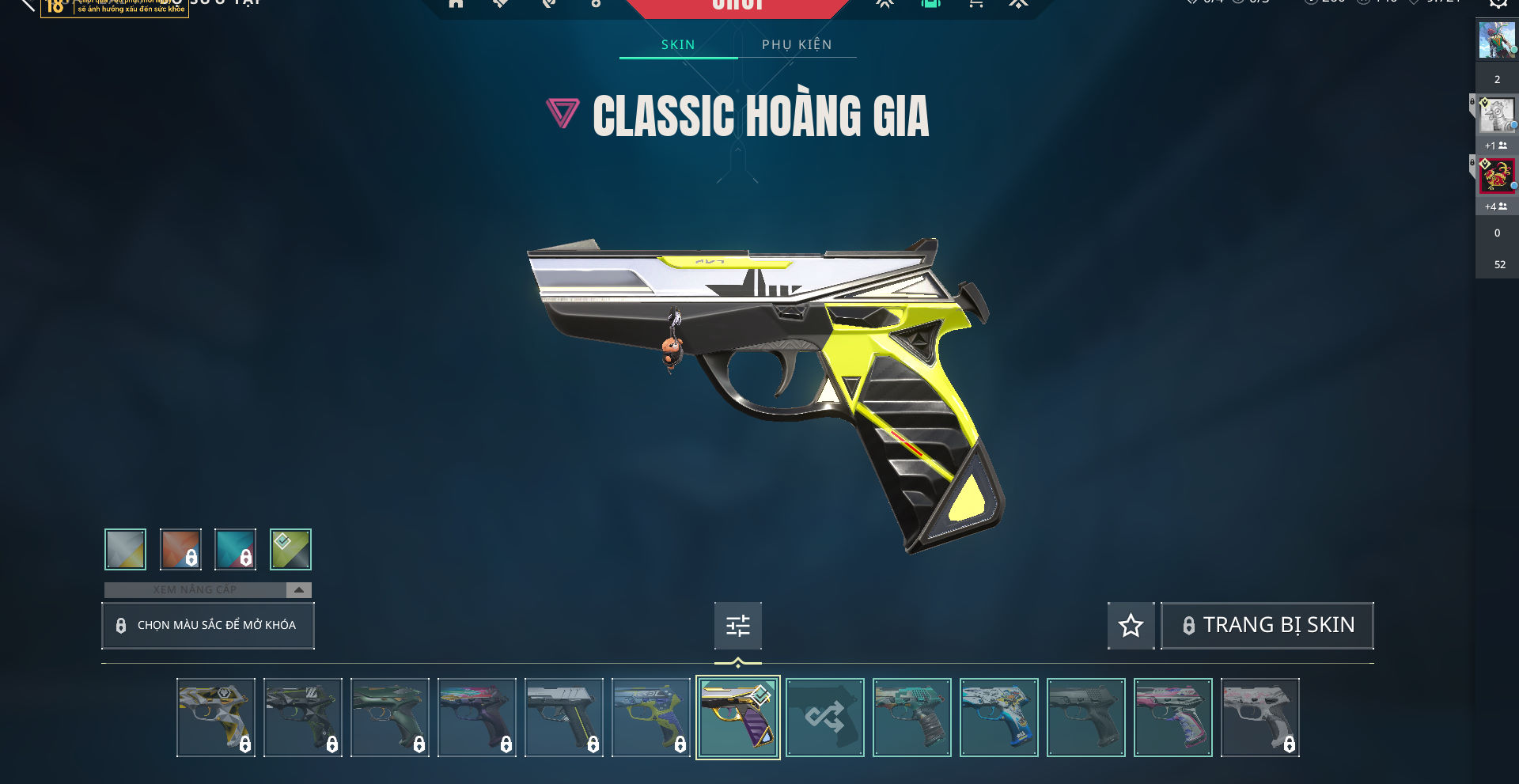Image resolution: width=1519 pixels, height=784 pixels.
Task: Pick the selected gold and purple Classic skin
Action: tap(737, 718)
